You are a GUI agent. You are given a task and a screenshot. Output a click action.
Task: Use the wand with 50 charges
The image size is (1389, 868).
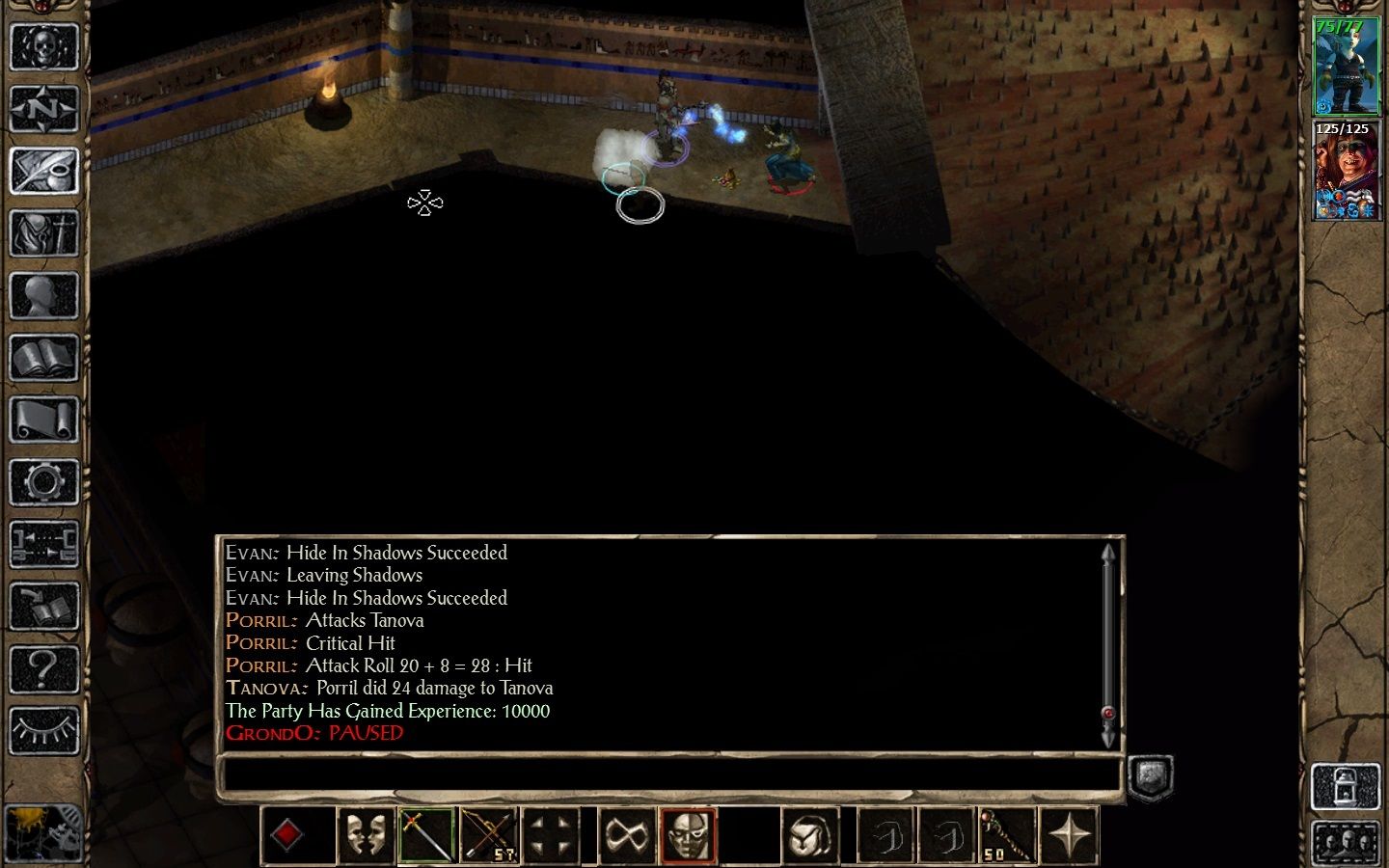tap(1007, 835)
